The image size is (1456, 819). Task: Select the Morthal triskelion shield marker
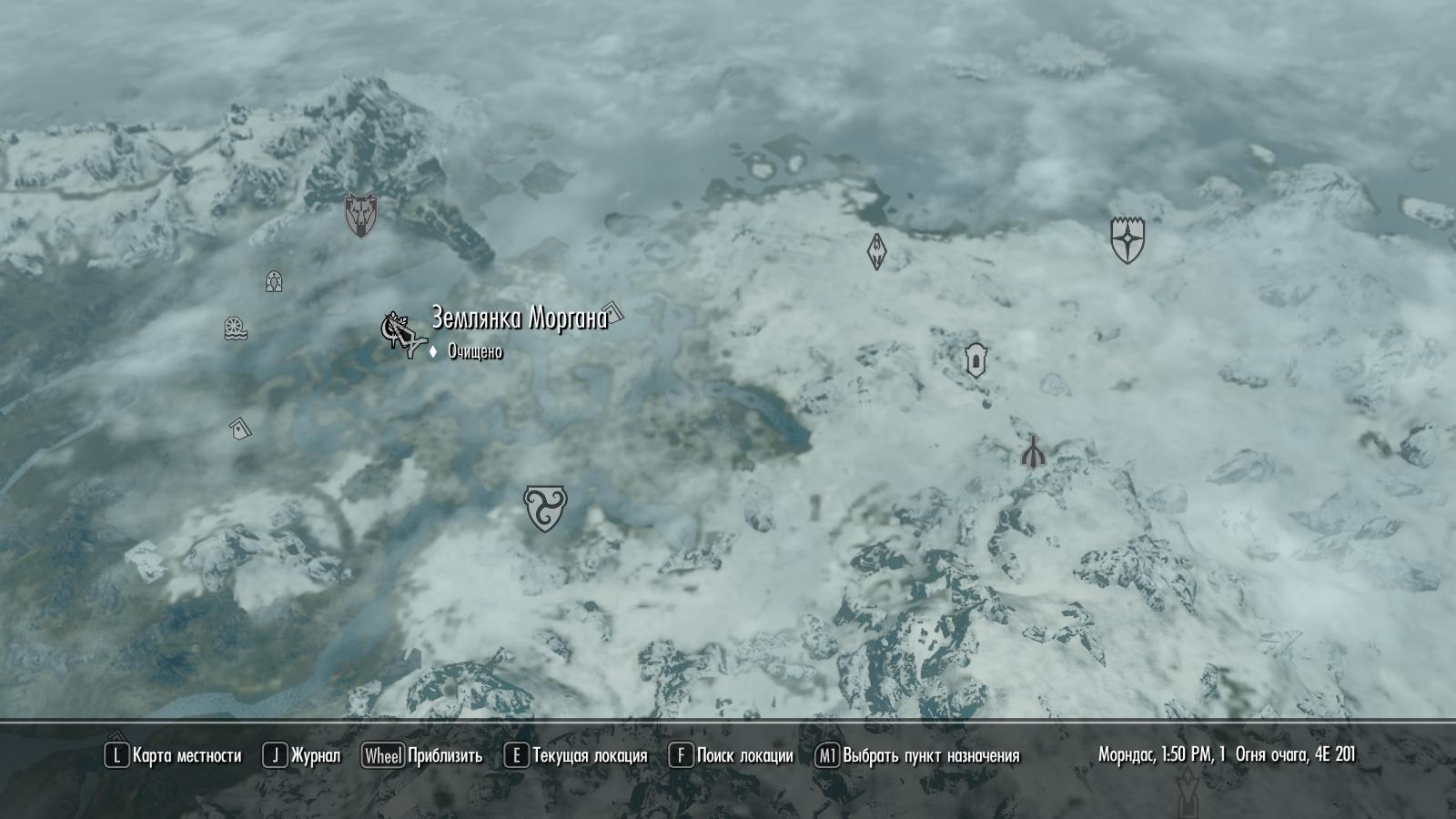(545, 508)
